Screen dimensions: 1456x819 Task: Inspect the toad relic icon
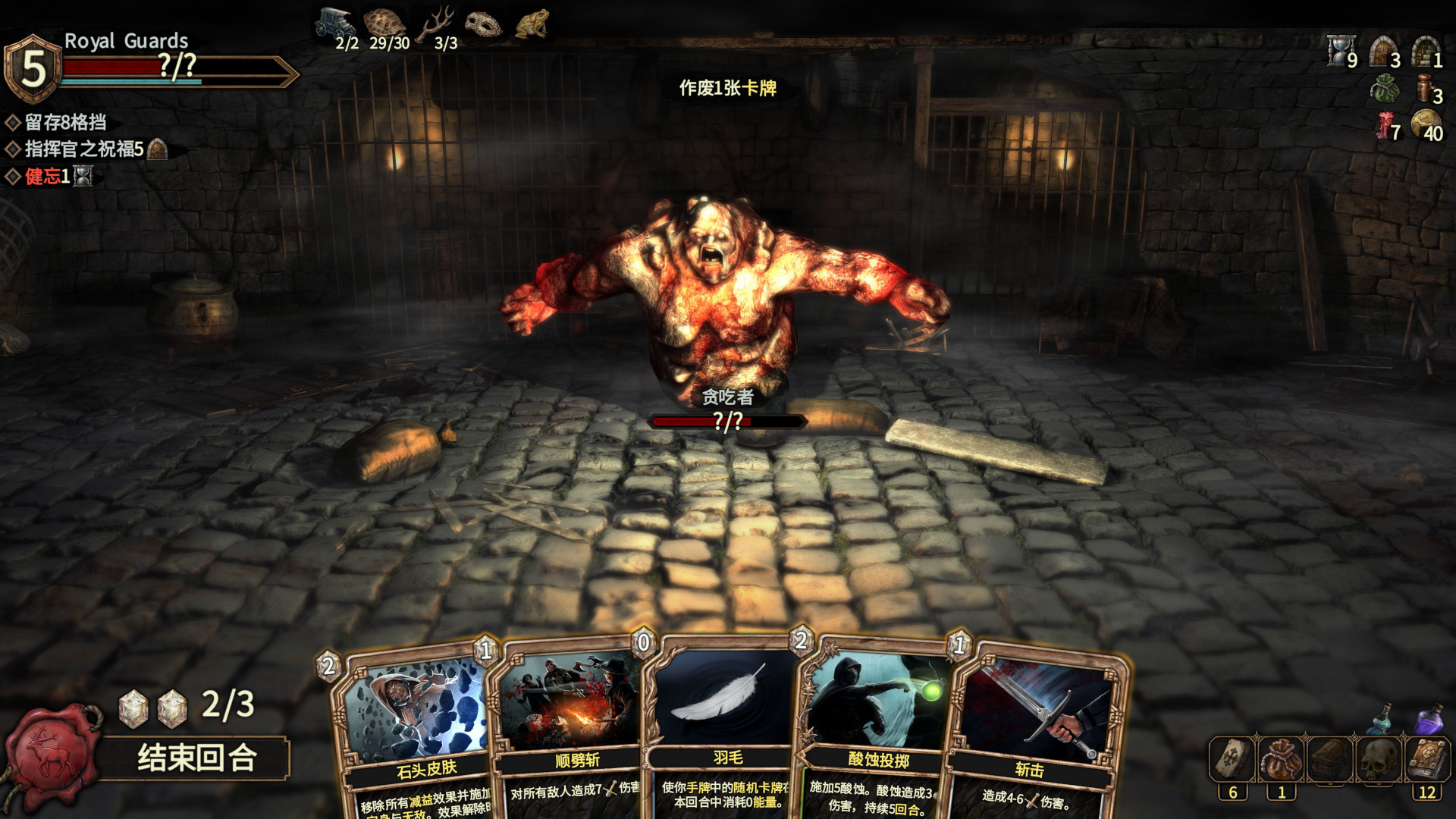tap(532, 24)
